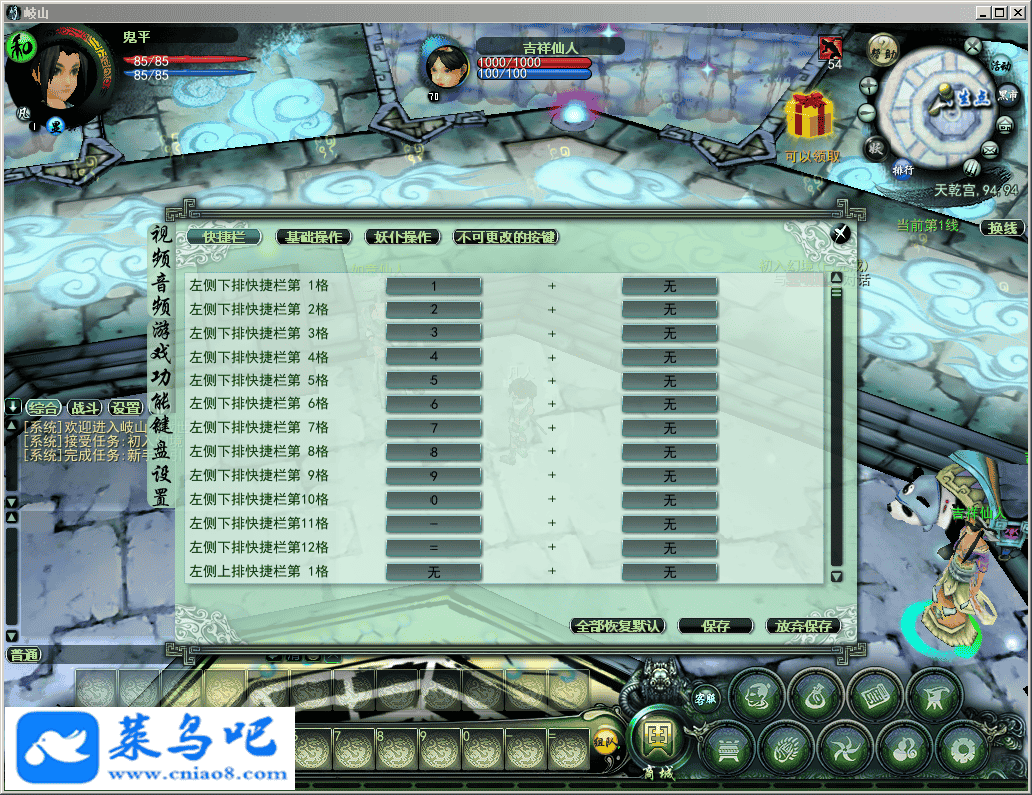Select the primary key field for 第 1格
Image resolution: width=1032 pixels, height=795 pixels.
pyautogui.click(x=434, y=286)
